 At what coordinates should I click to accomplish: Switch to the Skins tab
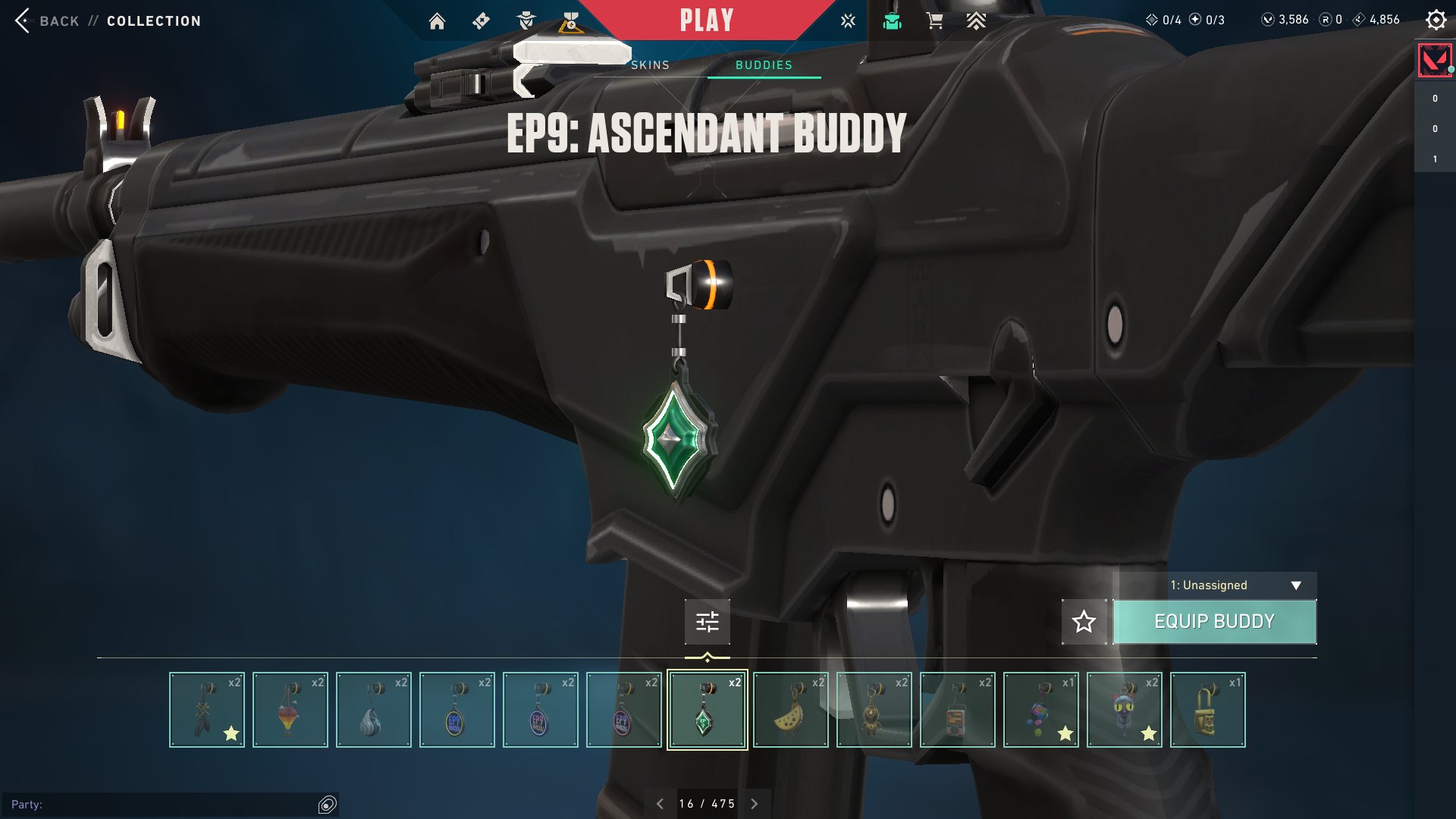tap(651, 65)
